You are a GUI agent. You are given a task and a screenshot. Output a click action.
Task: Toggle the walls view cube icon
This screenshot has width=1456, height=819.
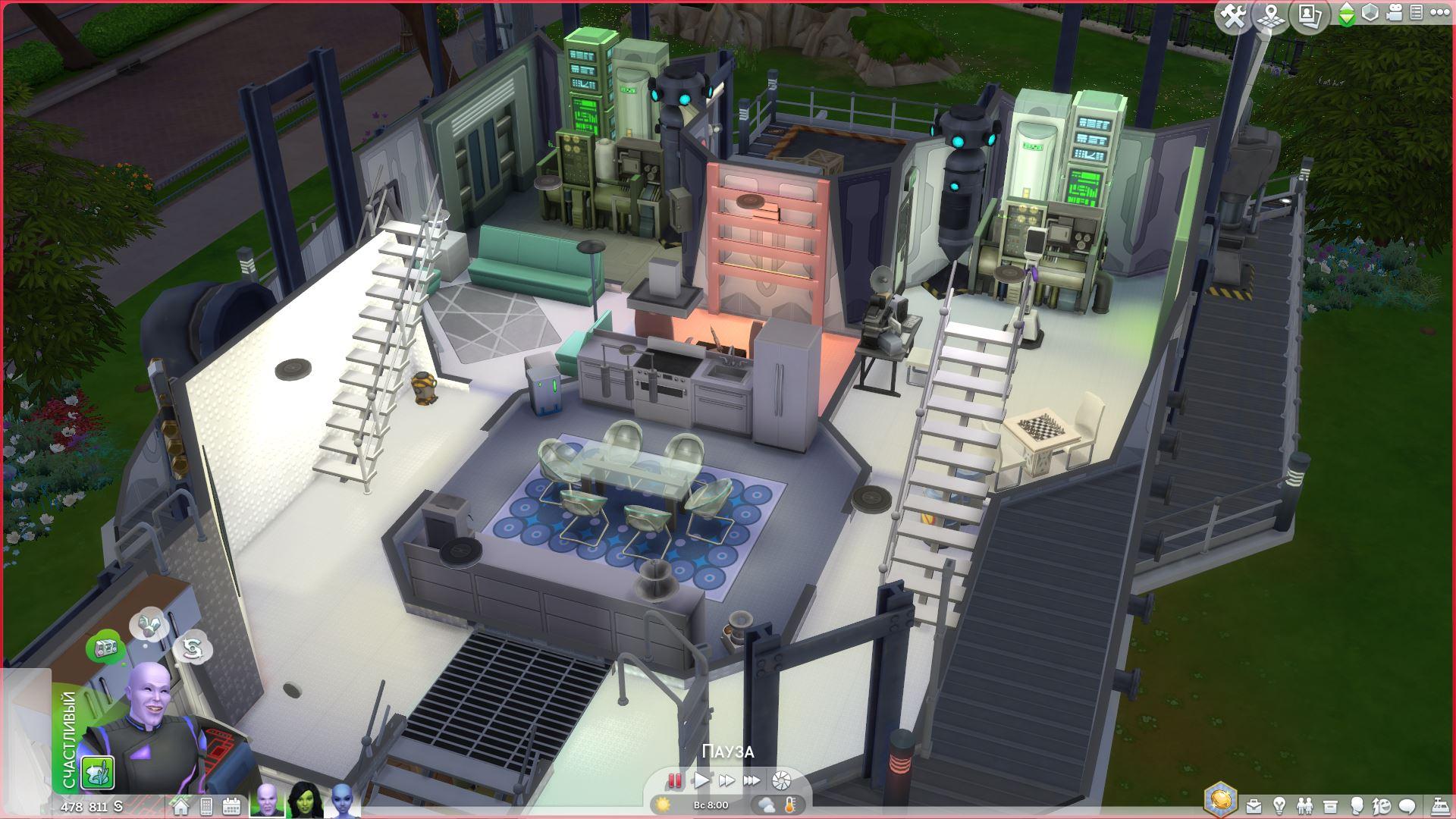1370,13
